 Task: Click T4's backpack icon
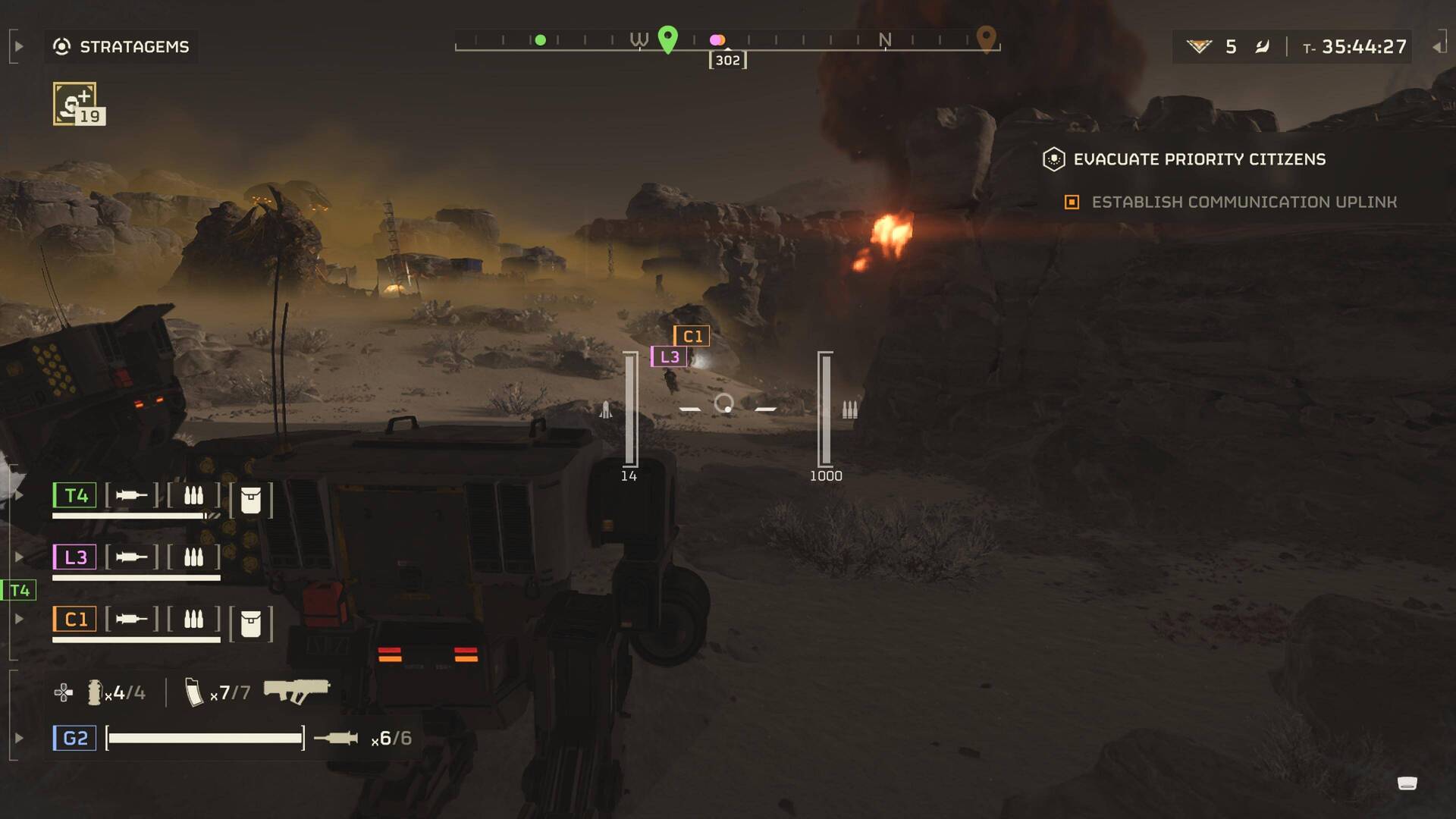click(250, 500)
